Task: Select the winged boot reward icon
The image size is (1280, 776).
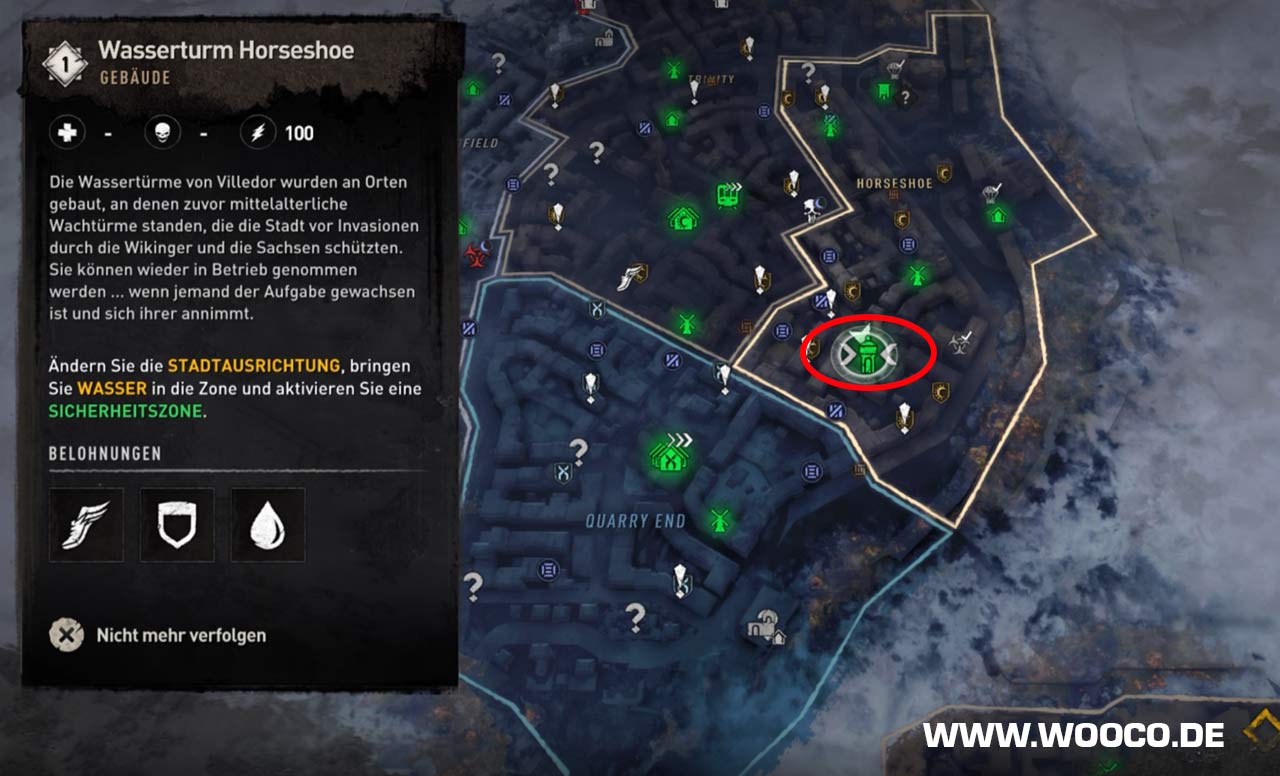Action: tap(86, 525)
